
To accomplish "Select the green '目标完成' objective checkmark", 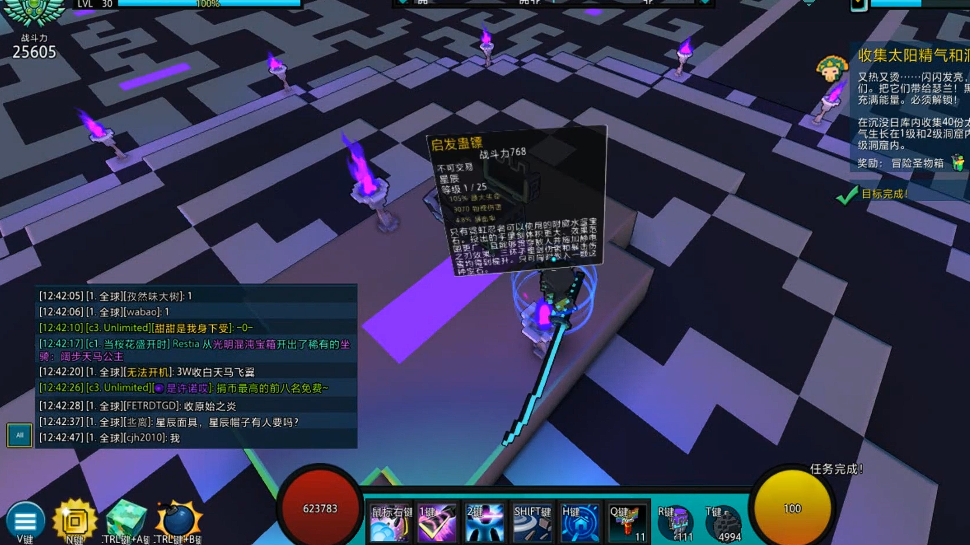I will pos(848,194).
